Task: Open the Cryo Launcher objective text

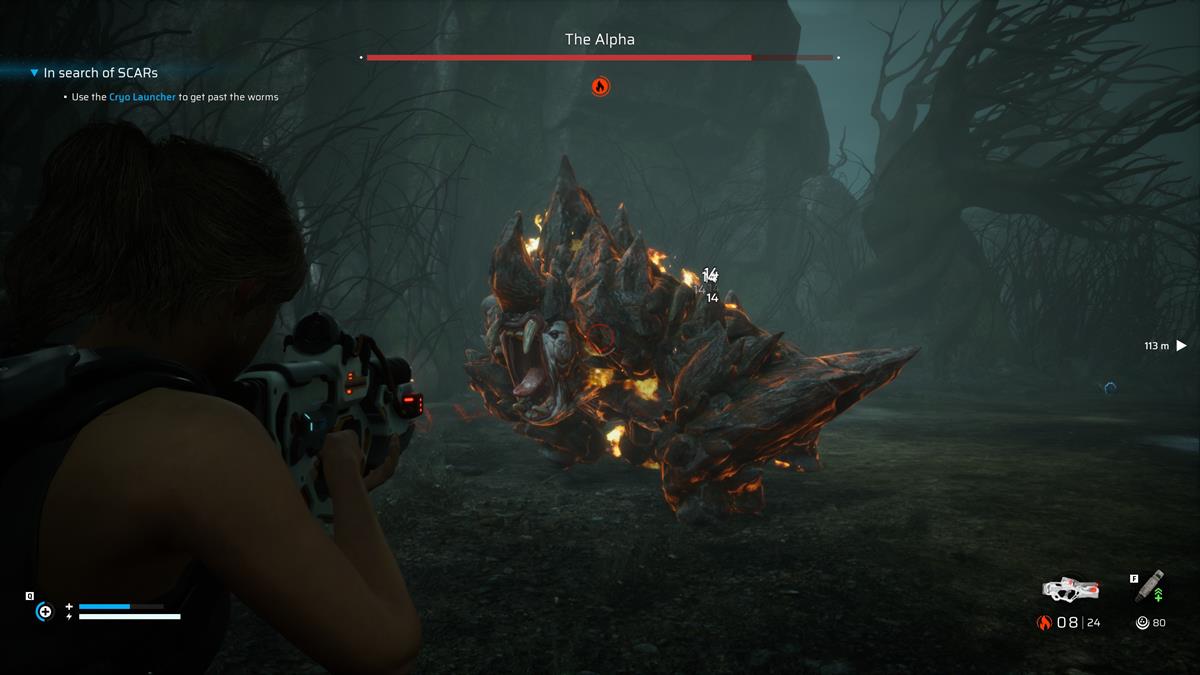Action: point(142,97)
